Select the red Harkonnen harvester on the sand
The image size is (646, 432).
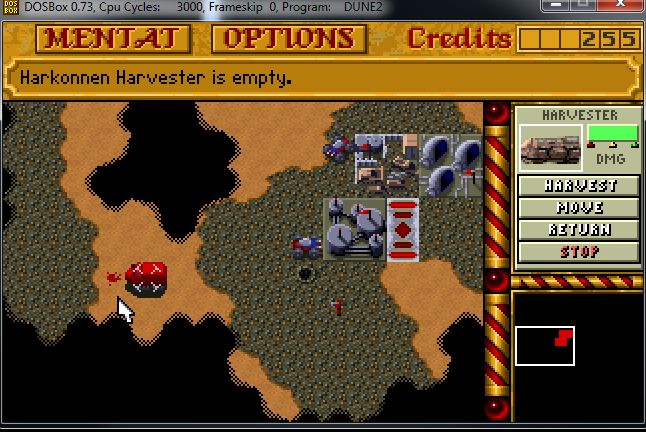(146, 278)
